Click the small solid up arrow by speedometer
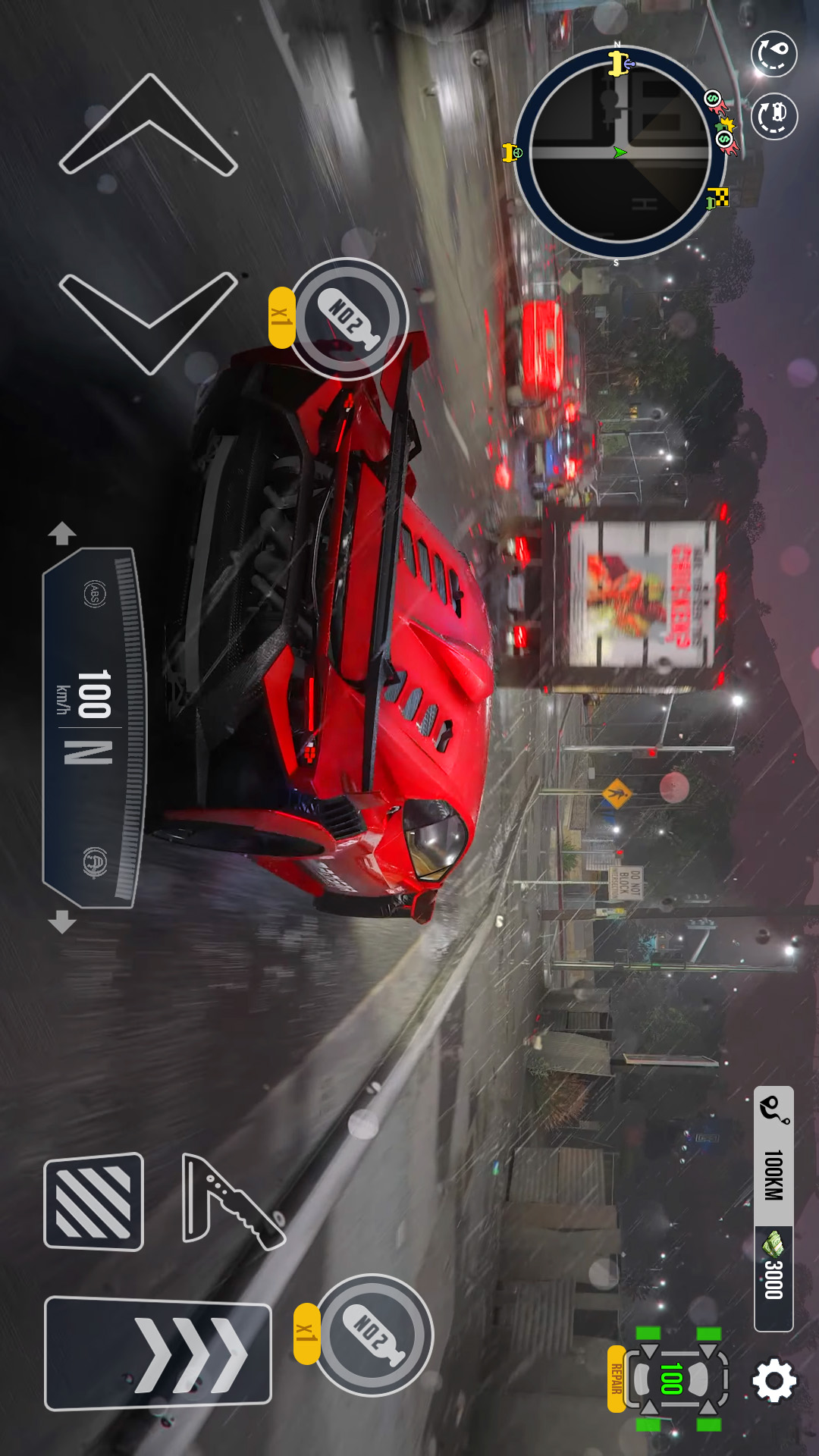The width and height of the screenshot is (819, 1456). [62, 533]
